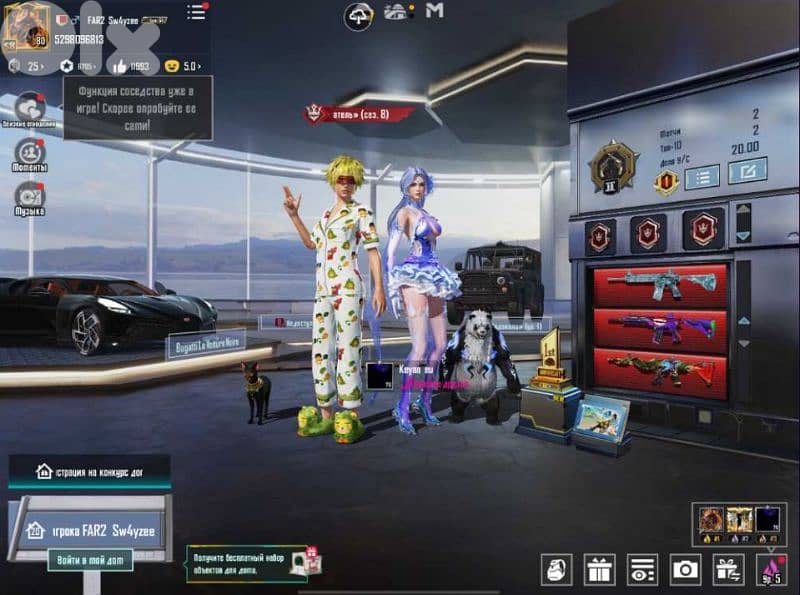The height and width of the screenshot is (595, 800).
Task: Open the home design contest registration banner
Action: [89, 470]
